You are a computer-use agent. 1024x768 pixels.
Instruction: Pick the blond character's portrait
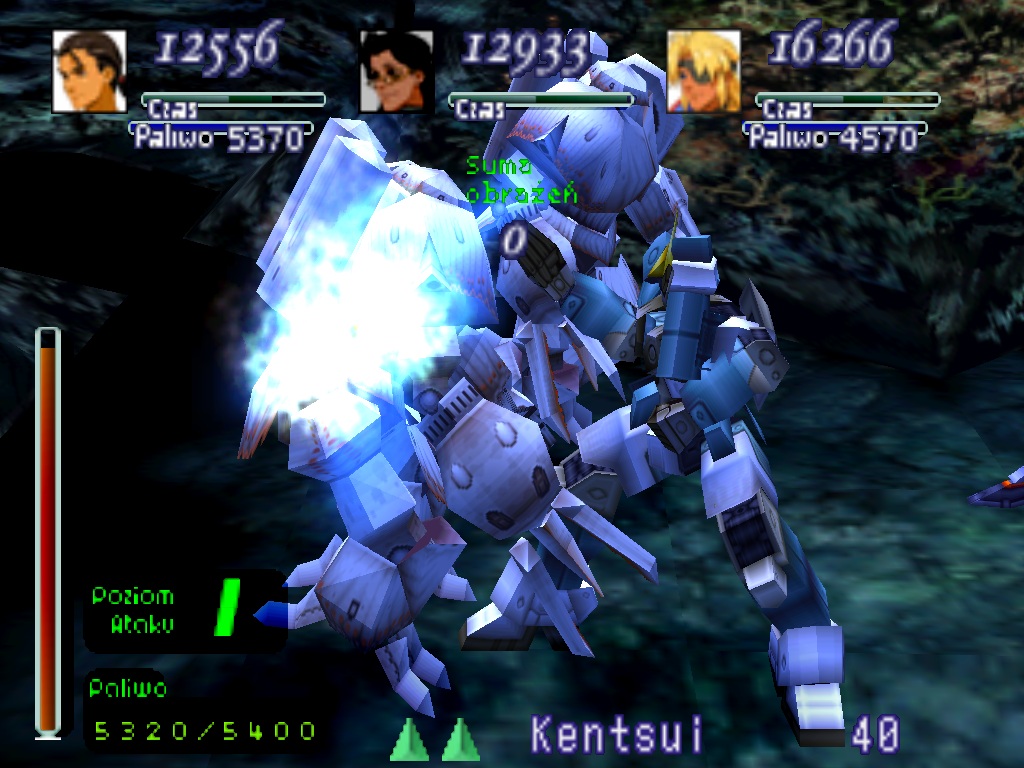coord(704,71)
